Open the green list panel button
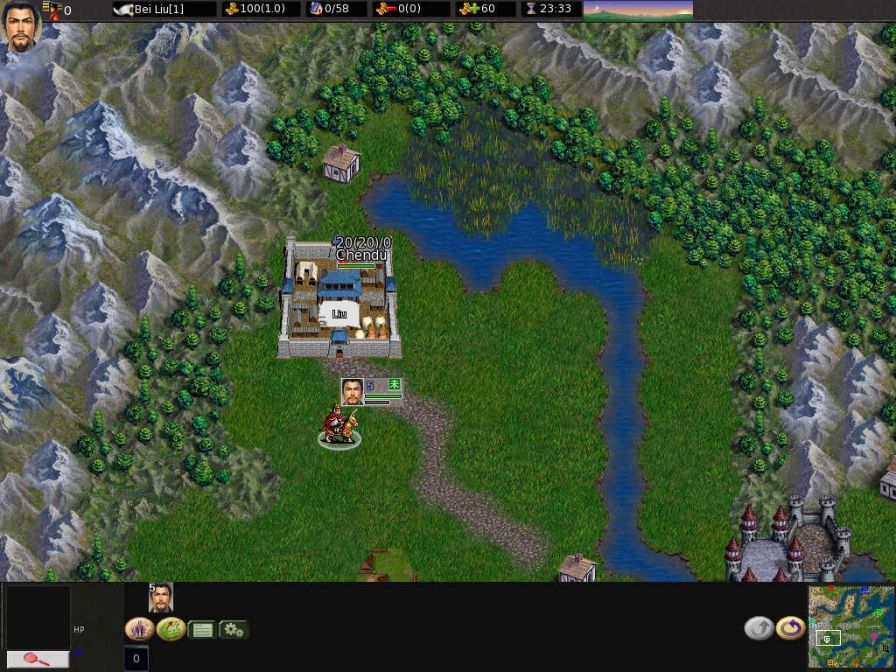 coord(202,630)
